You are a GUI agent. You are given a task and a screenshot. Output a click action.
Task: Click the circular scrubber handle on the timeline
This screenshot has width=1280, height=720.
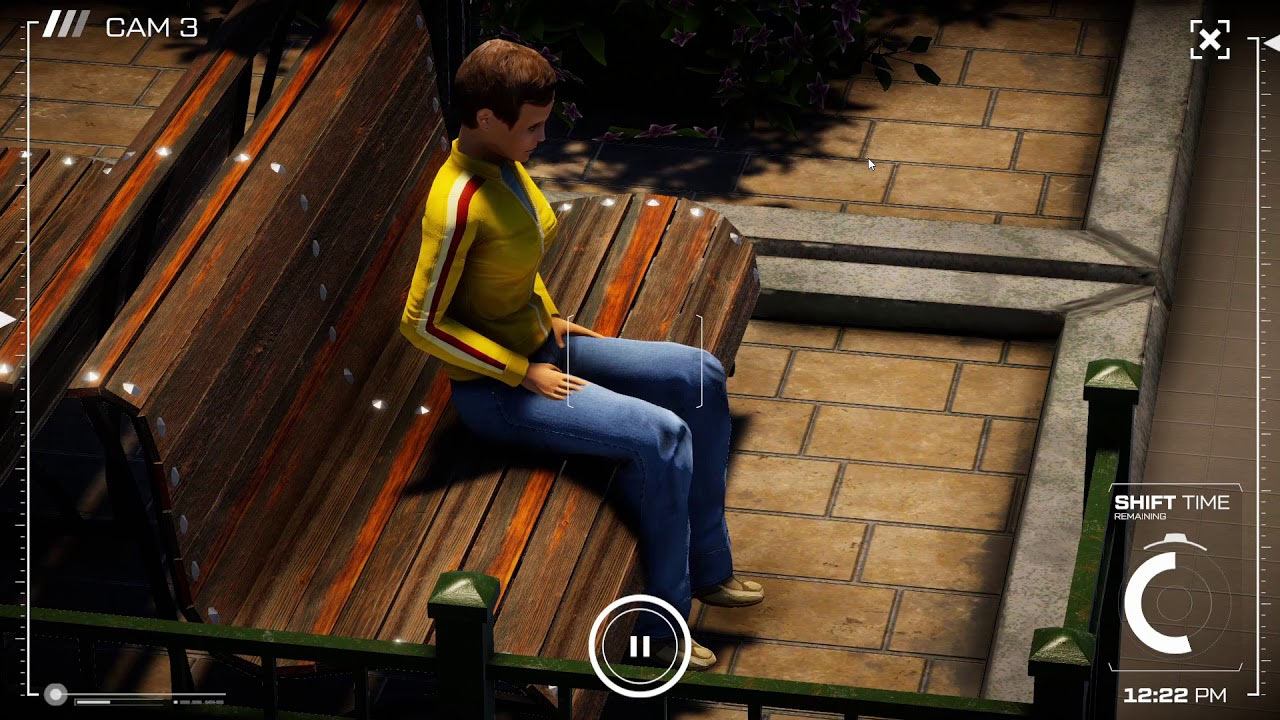tap(55, 692)
